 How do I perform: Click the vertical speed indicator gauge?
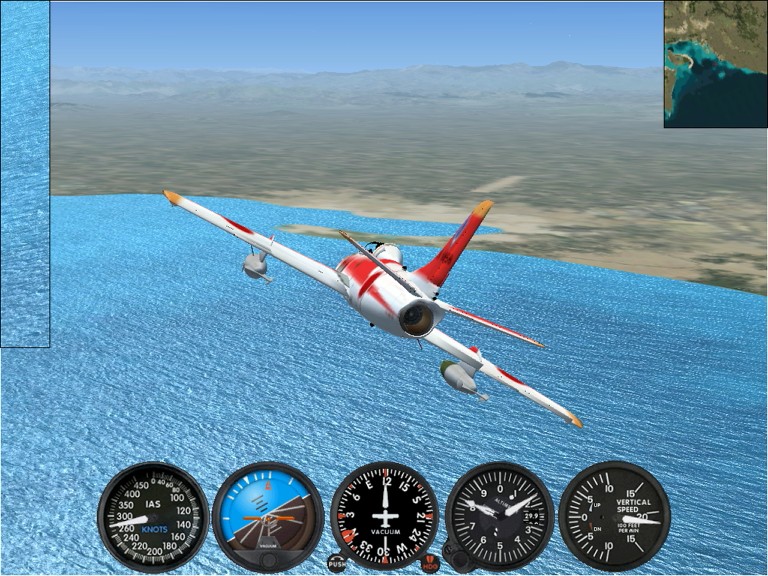point(614,515)
